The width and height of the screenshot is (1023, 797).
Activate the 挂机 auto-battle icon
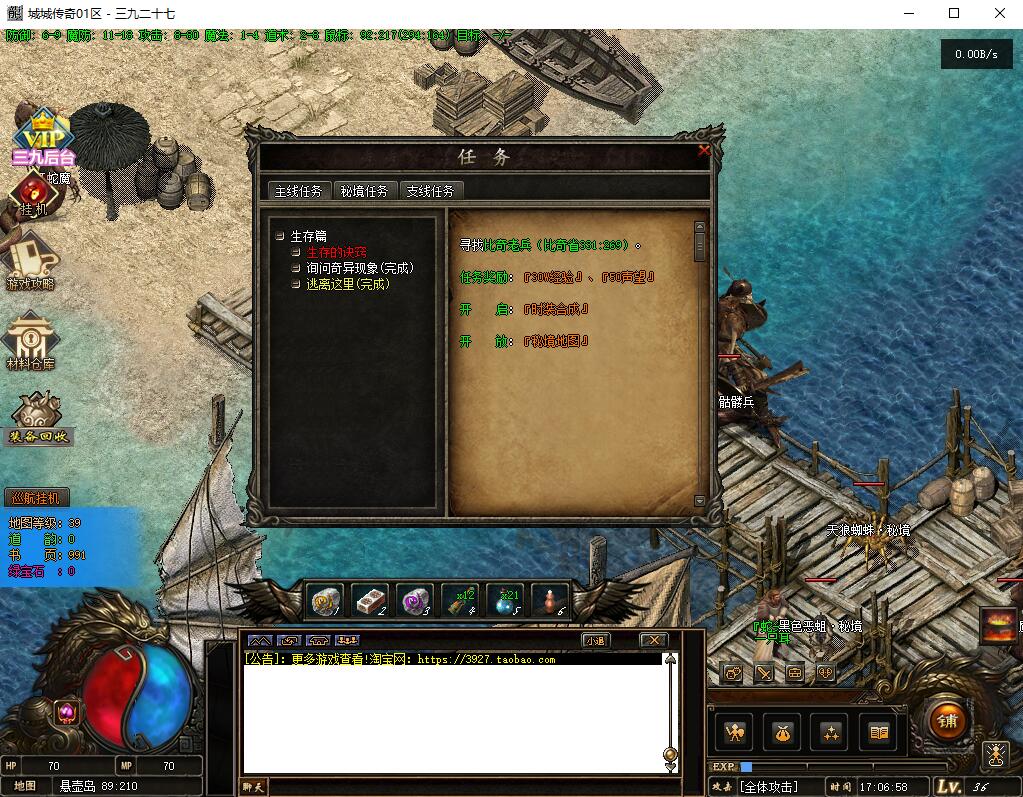click(34, 195)
